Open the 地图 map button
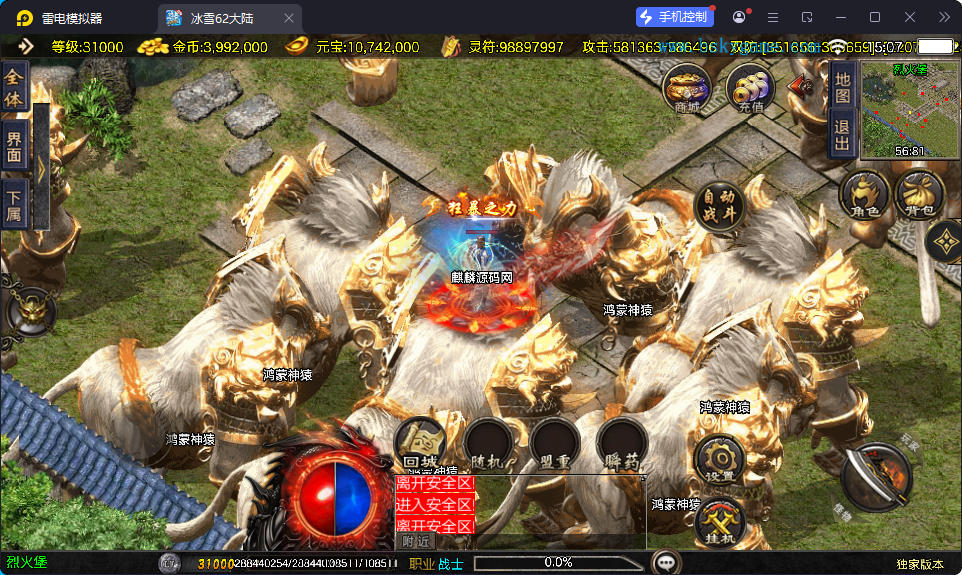Viewport: 962px width, 575px height. (842, 87)
